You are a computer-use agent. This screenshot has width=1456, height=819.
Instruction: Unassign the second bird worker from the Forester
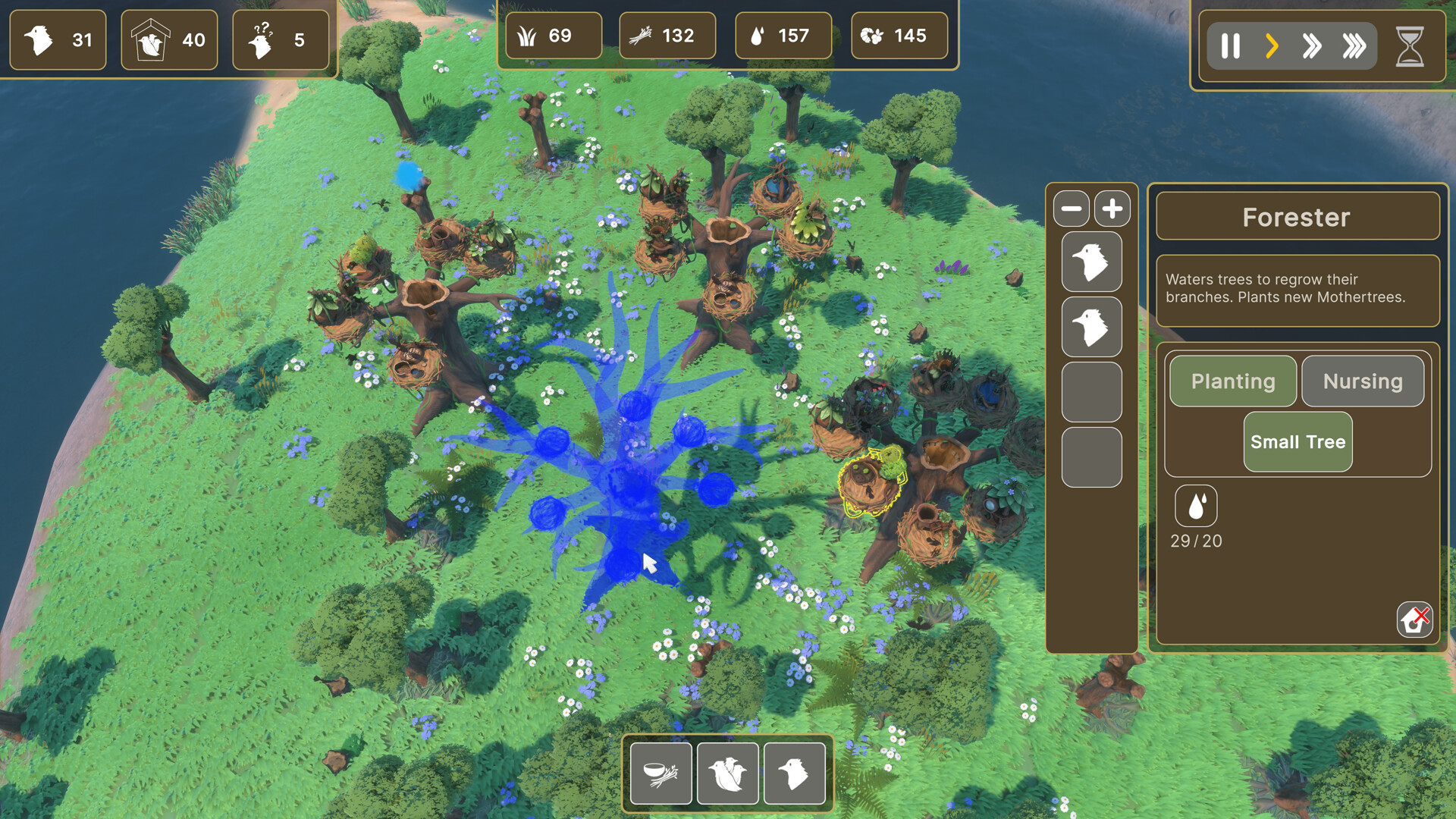point(1092,327)
